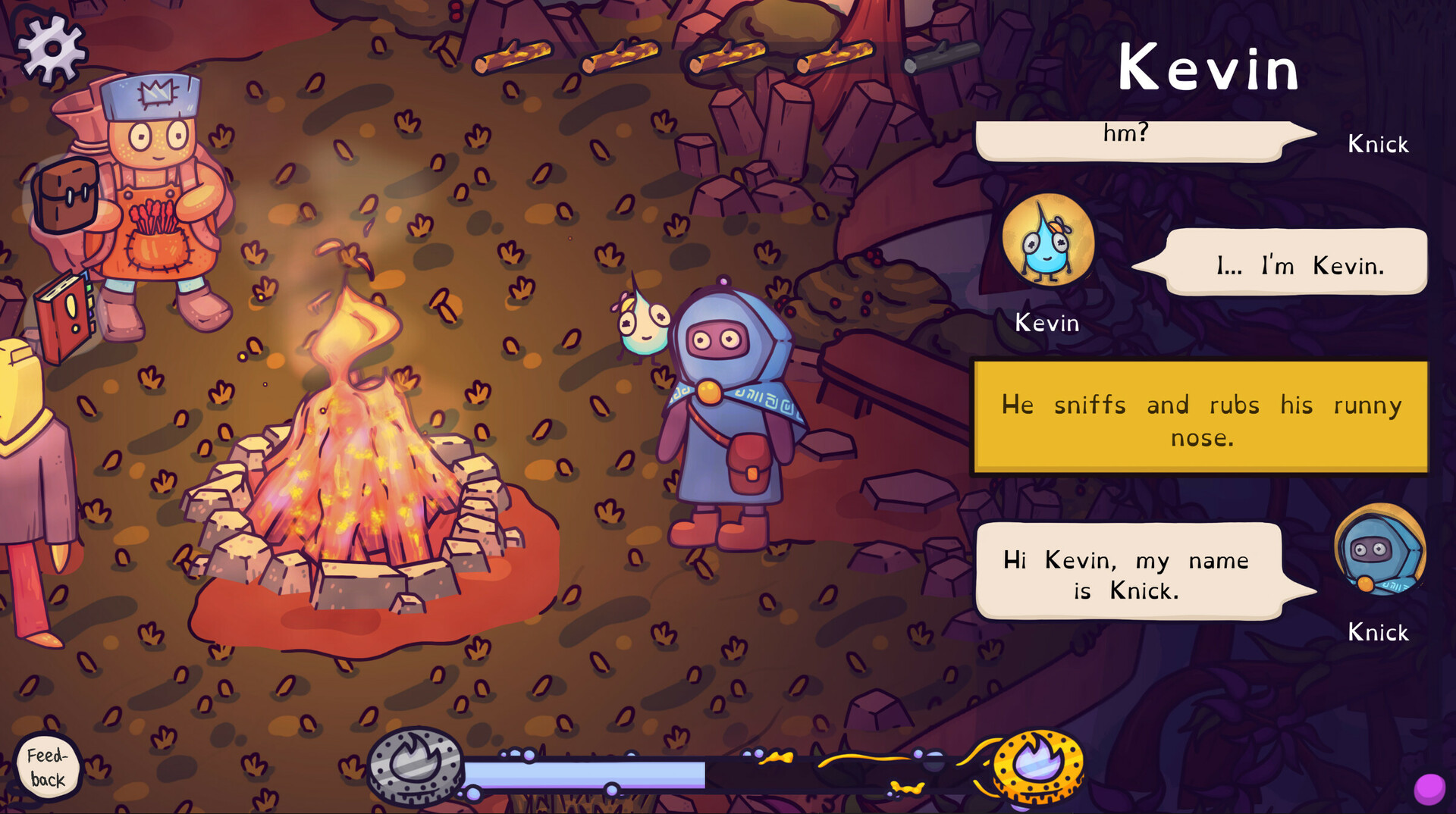Click the Kevin name label under his portrait

[x=1047, y=322]
